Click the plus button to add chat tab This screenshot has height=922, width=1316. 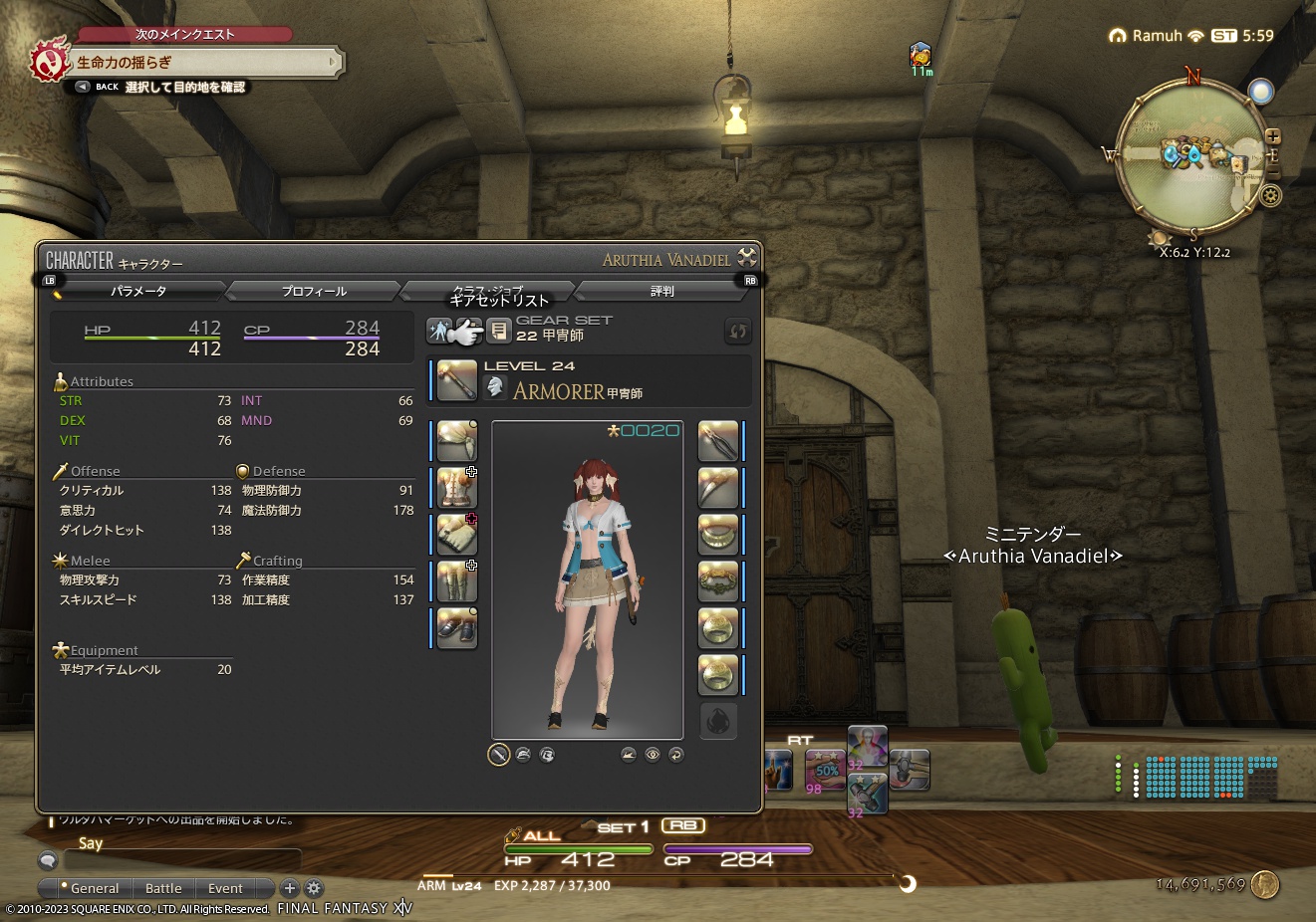coord(290,888)
